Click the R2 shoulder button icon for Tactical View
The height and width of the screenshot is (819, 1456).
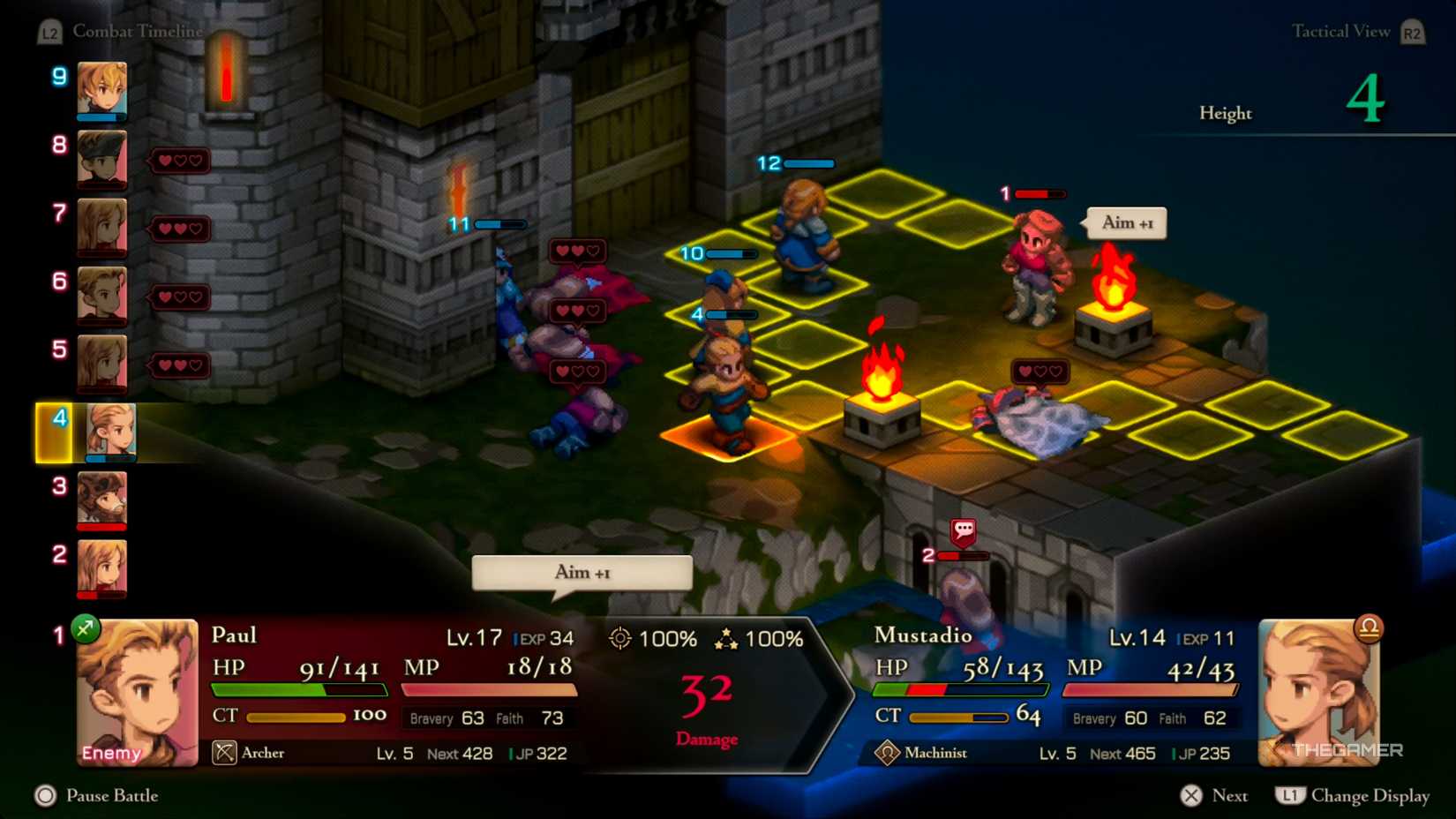(x=1411, y=31)
